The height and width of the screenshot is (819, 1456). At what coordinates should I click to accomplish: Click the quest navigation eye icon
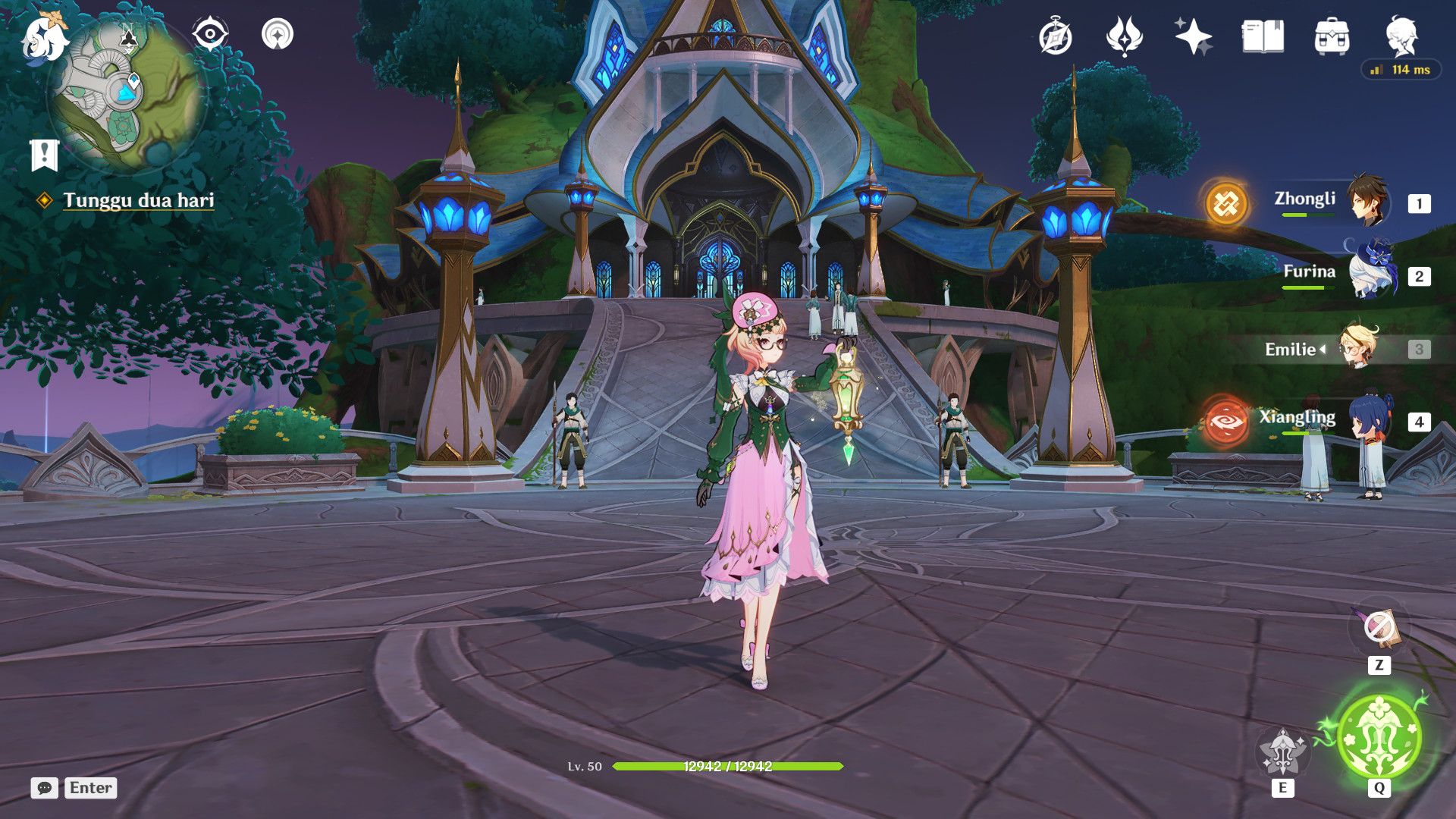point(211,33)
